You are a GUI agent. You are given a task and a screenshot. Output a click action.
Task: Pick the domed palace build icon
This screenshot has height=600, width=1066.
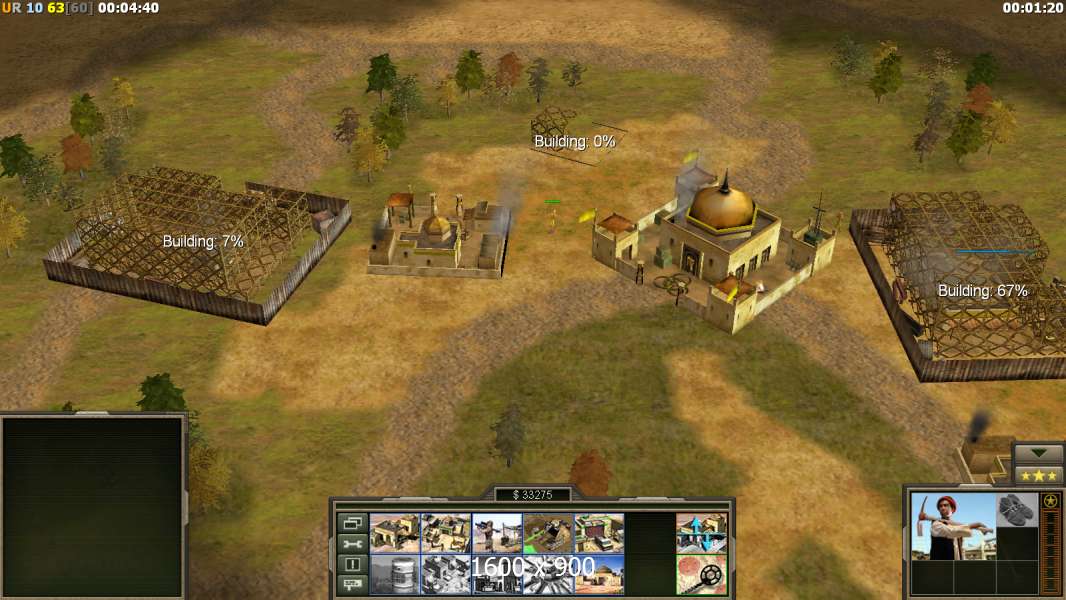[x=598, y=574]
